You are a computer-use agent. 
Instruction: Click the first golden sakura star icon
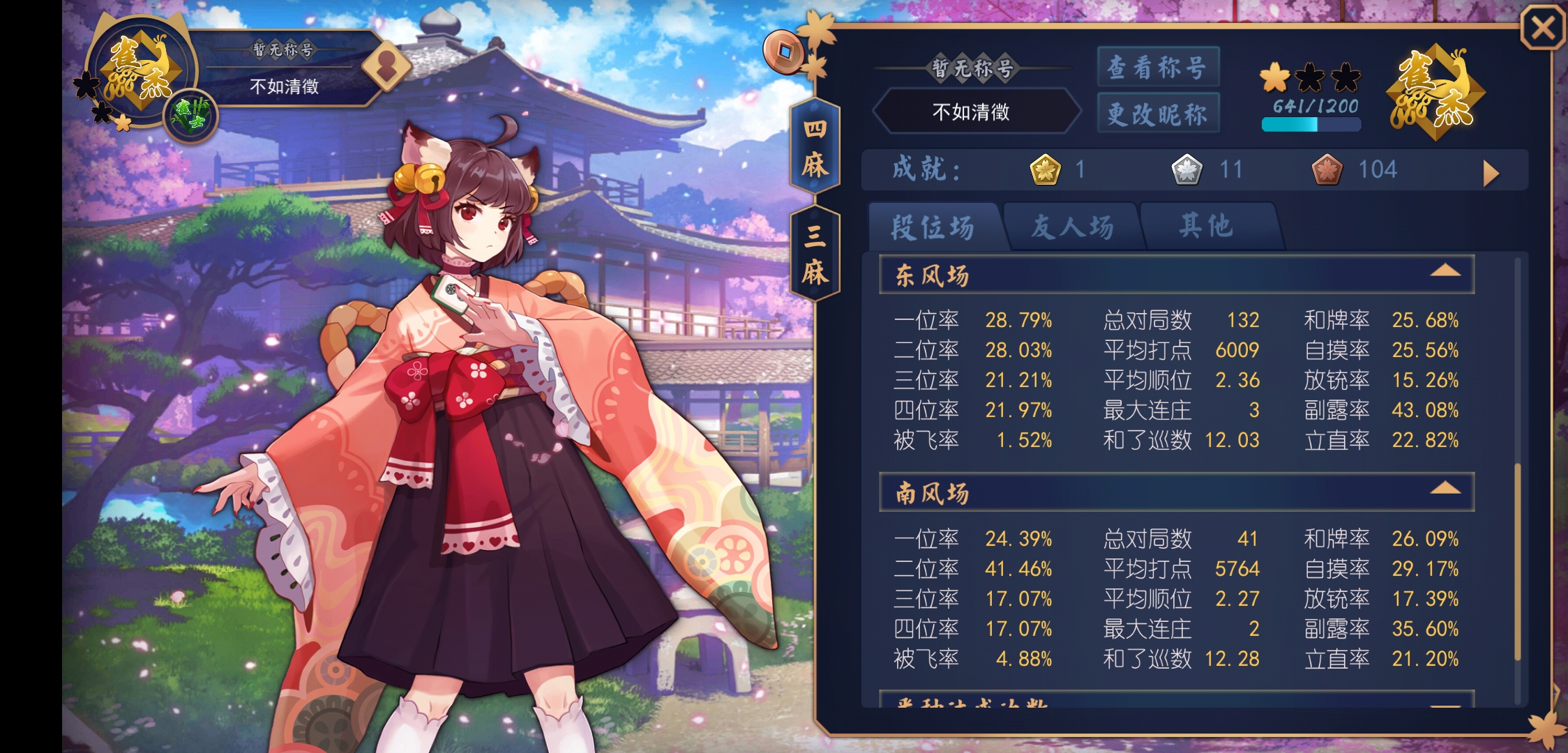tap(1275, 80)
